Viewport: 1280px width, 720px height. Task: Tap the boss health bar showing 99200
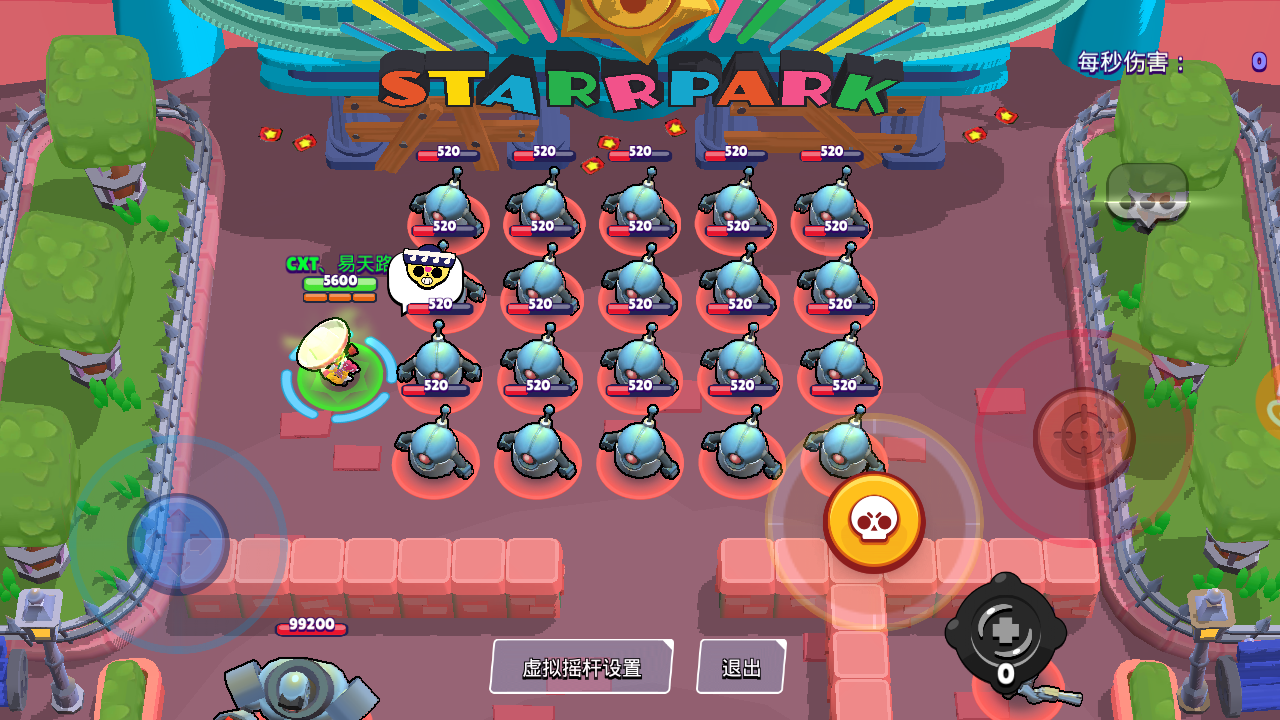[310, 627]
